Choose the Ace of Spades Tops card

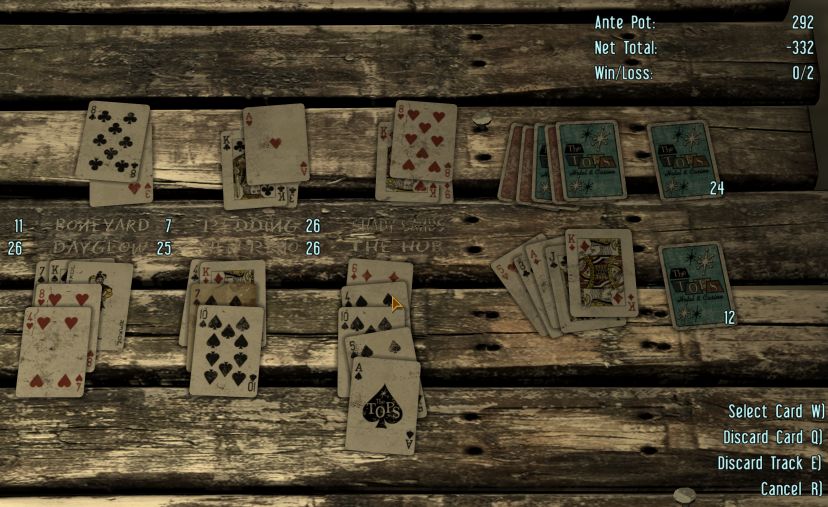[383, 405]
